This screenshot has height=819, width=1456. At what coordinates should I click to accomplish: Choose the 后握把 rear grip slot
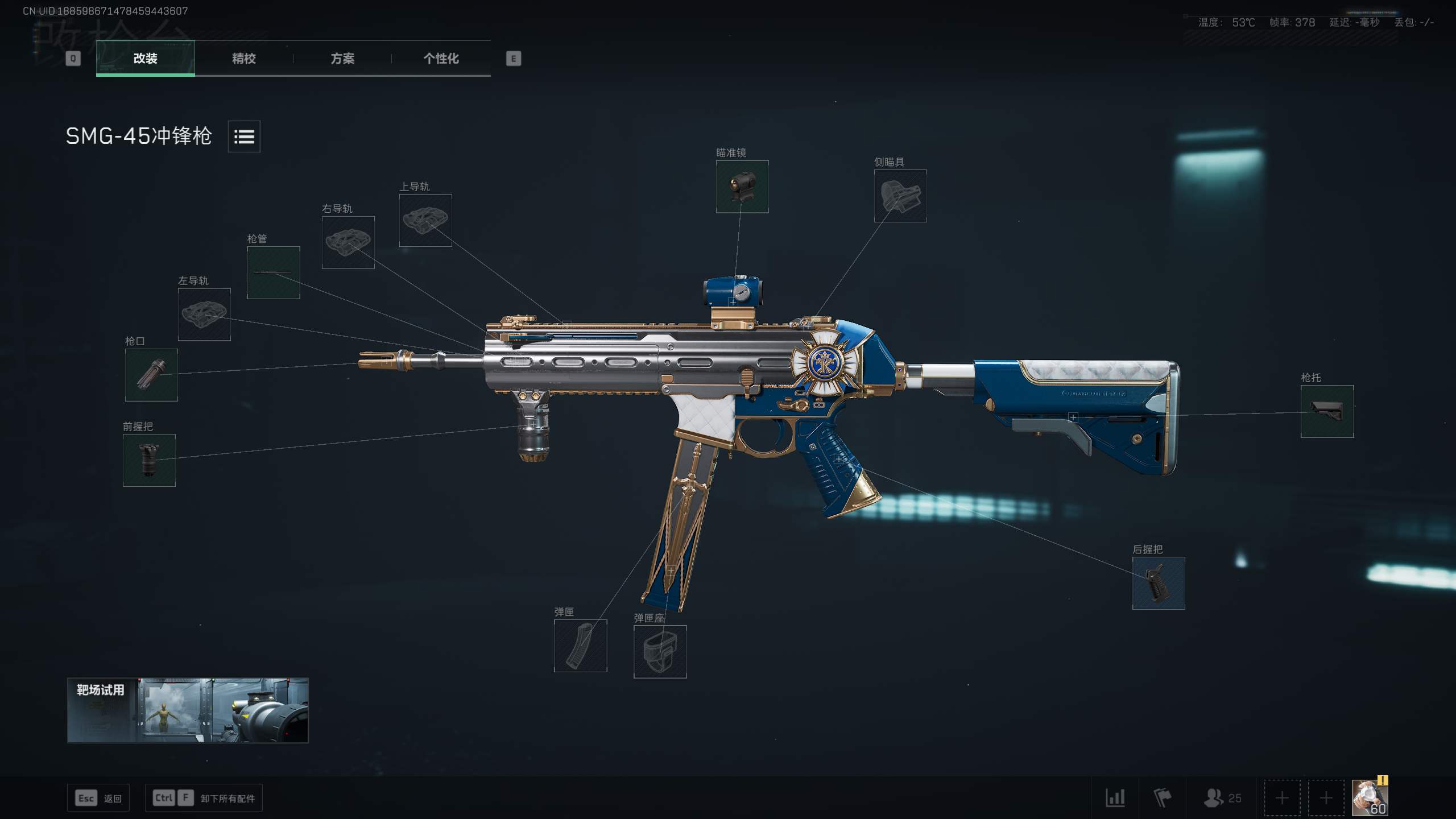(x=1159, y=583)
